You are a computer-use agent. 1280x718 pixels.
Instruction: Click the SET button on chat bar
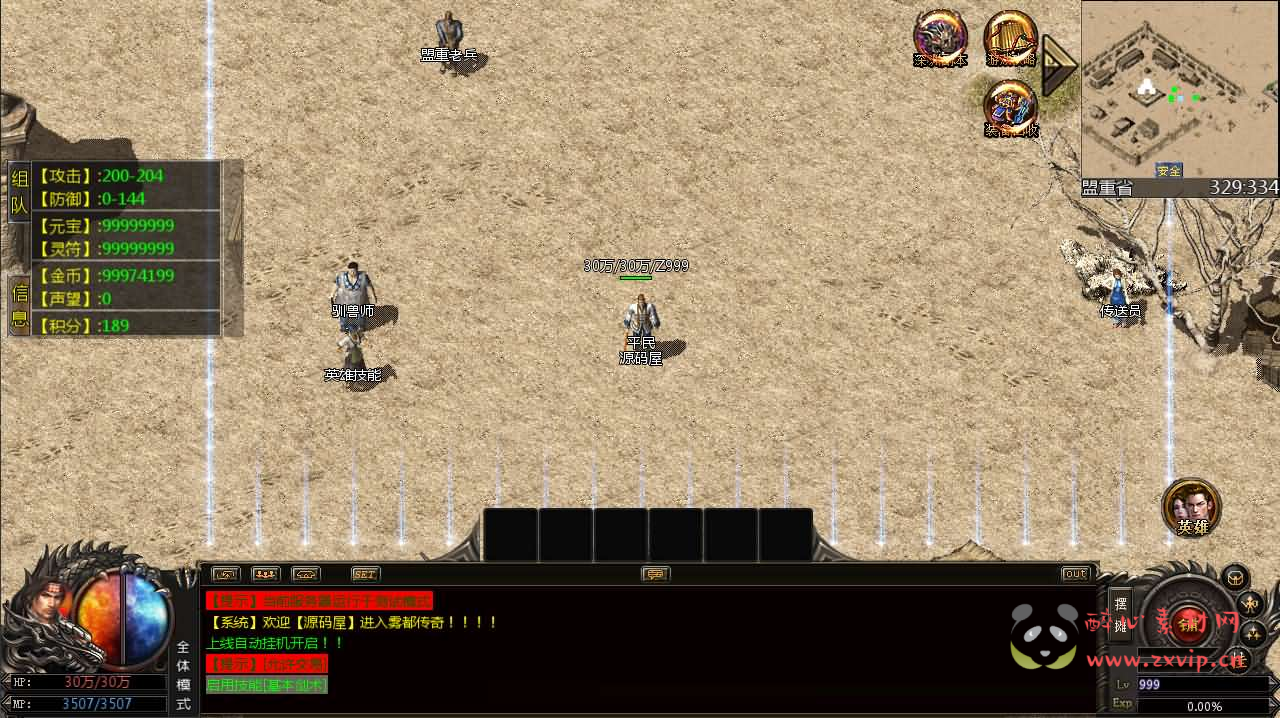pos(365,574)
